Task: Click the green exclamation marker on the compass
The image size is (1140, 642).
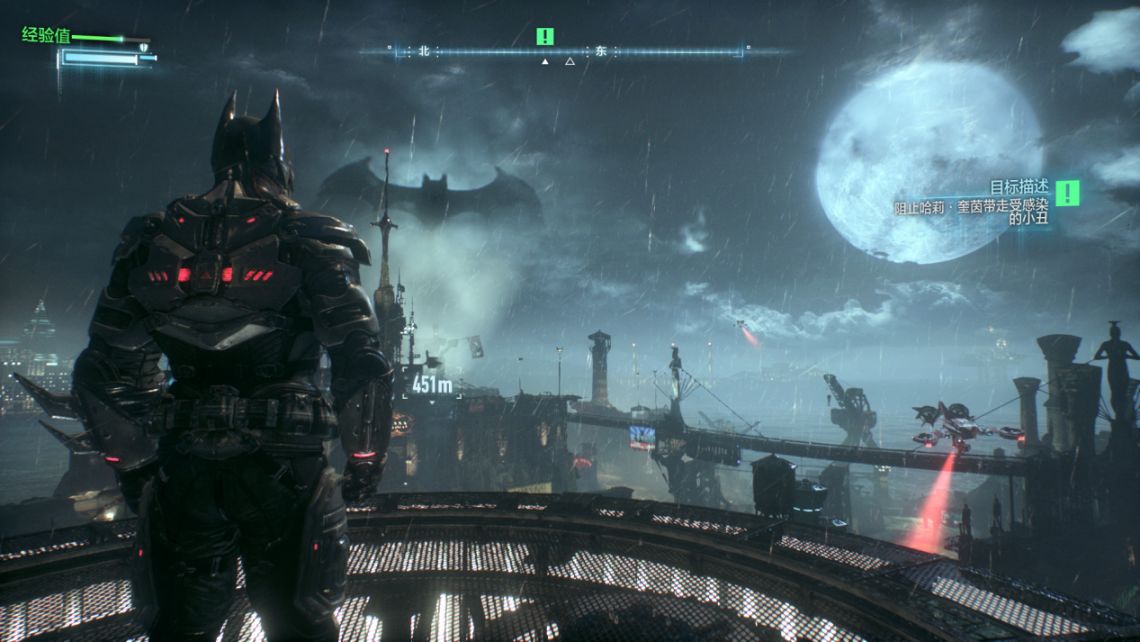Action: pyautogui.click(x=544, y=37)
